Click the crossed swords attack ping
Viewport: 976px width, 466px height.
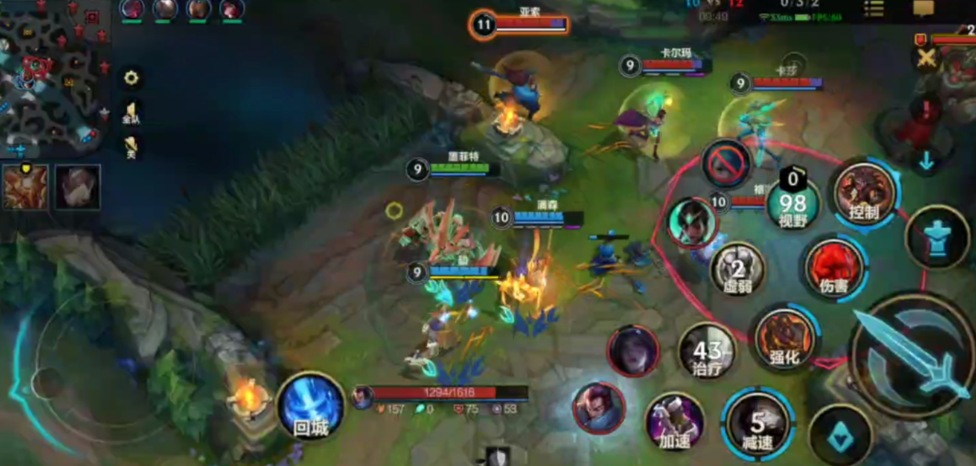pyautogui.click(x=927, y=58)
